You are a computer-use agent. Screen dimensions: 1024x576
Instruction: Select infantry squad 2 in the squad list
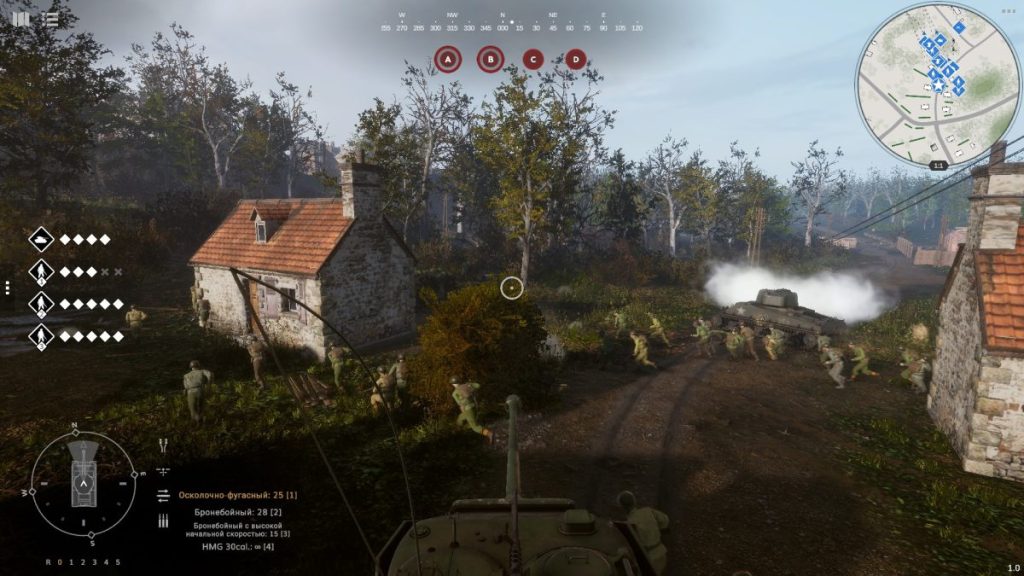41,303
